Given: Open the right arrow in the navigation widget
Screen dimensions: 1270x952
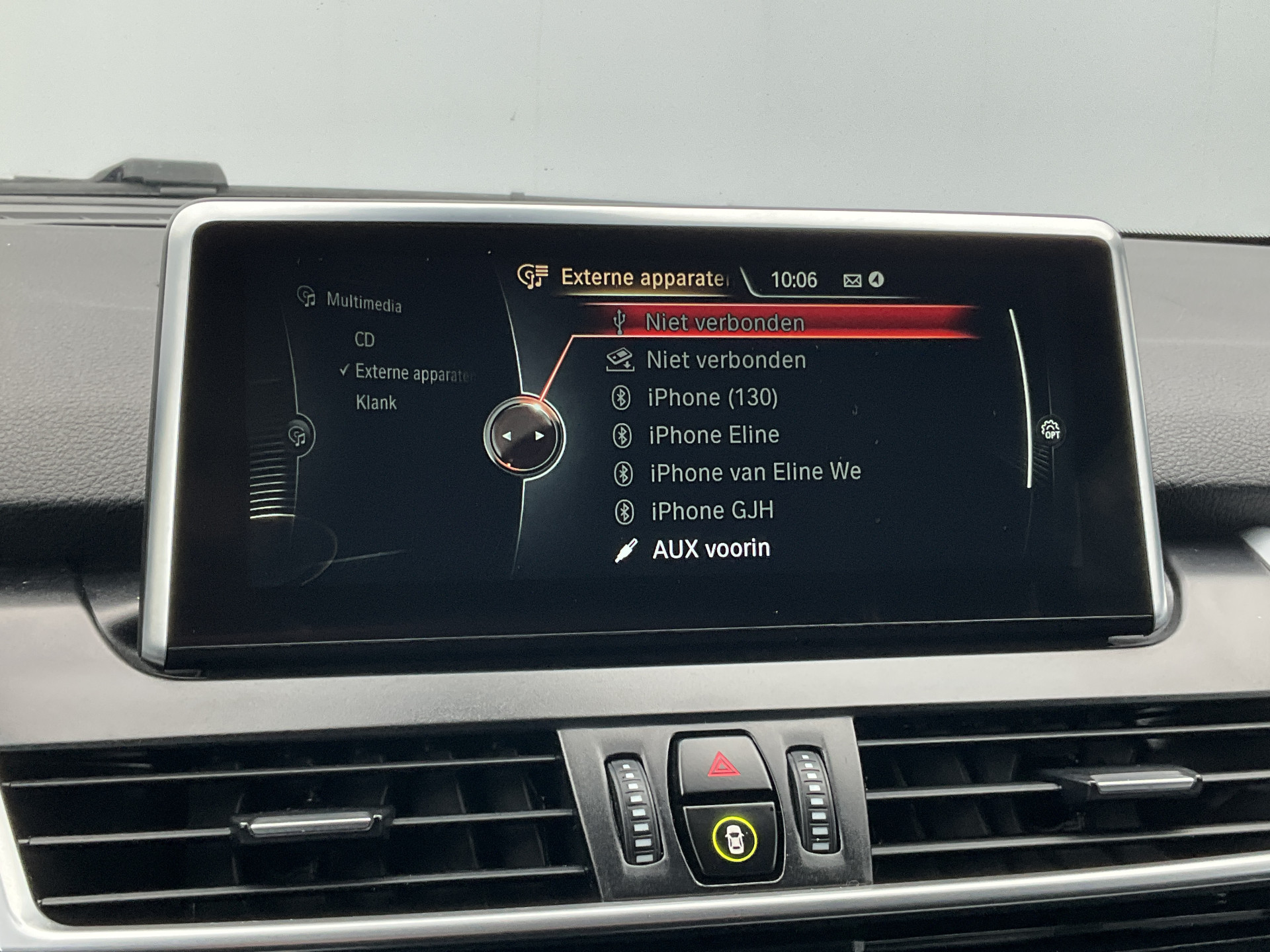Looking at the screenshot, I should pyautogui.click(x=539, y=435).
